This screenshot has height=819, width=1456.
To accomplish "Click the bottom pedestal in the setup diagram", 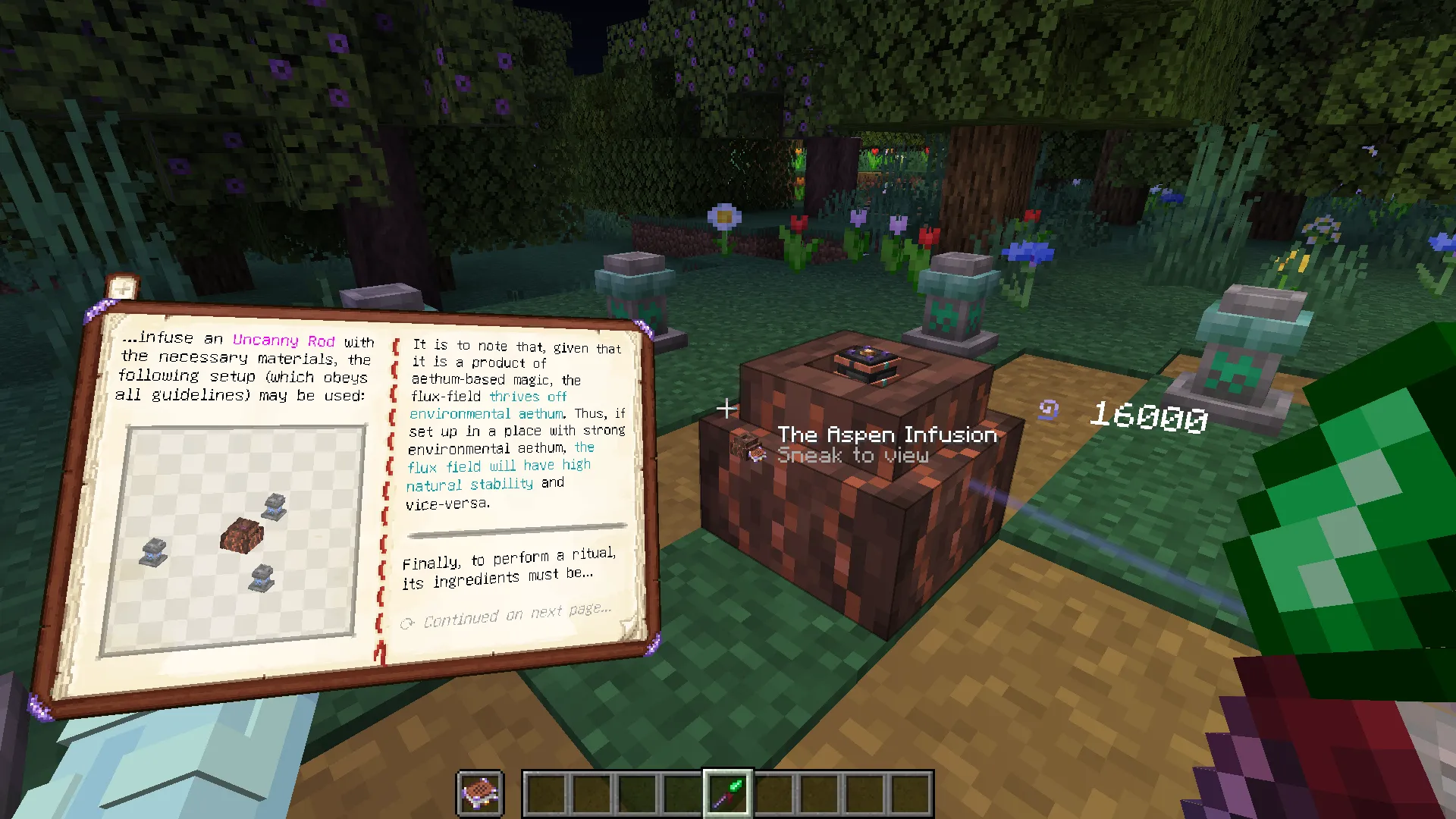I will coord(262,577).
